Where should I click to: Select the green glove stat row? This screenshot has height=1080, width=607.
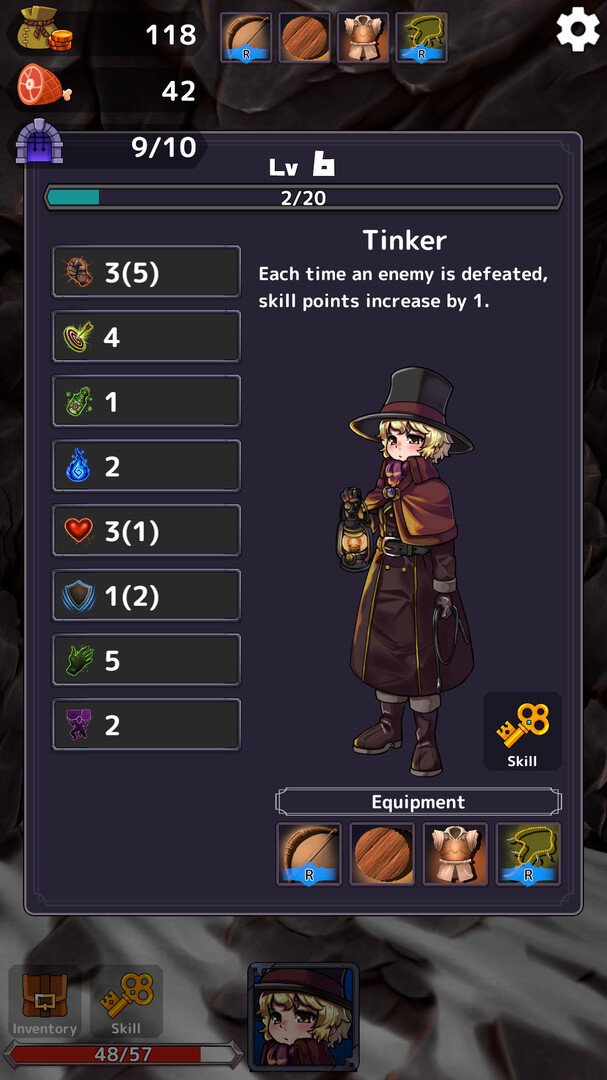[x=146, y=660]
